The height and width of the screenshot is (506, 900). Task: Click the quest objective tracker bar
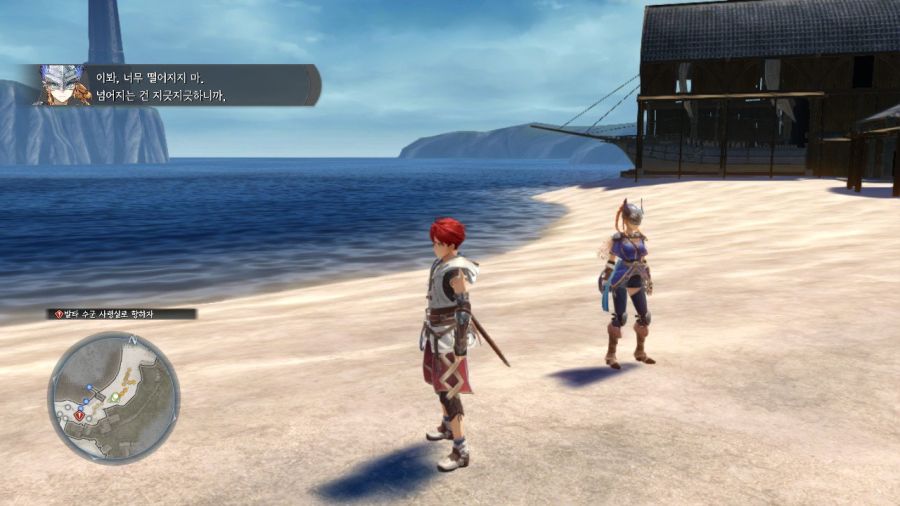click(122, 314)
